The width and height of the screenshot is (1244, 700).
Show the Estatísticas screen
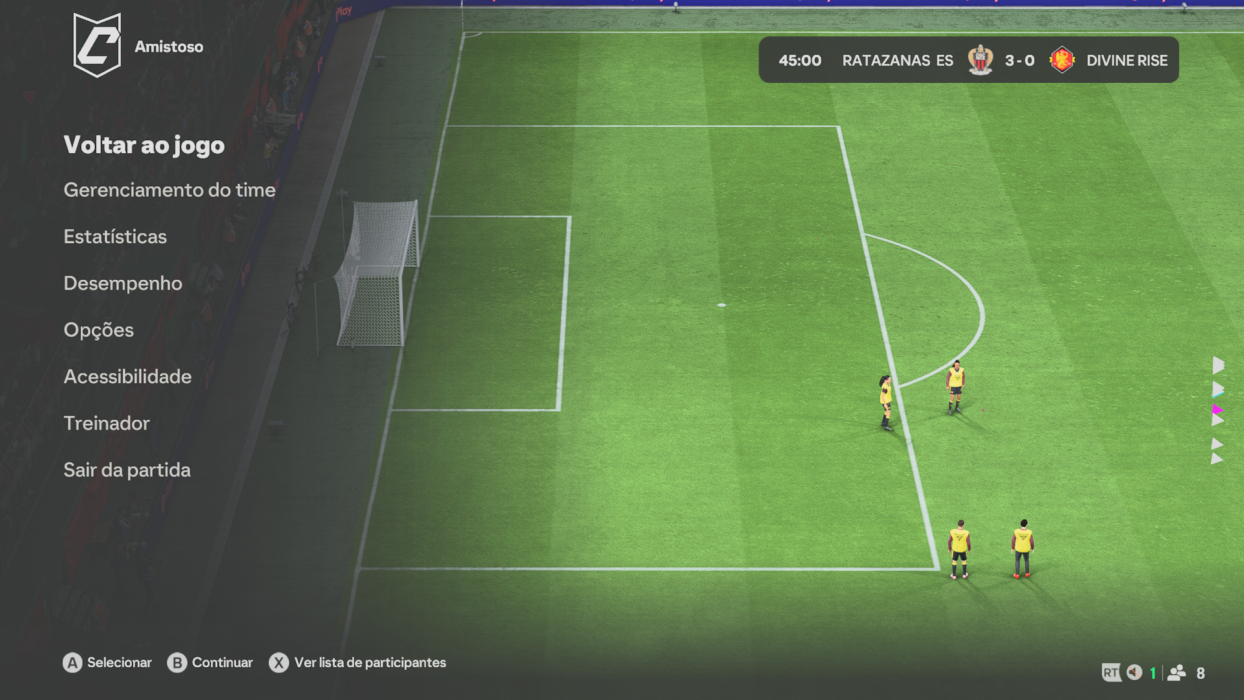[115, 237]
